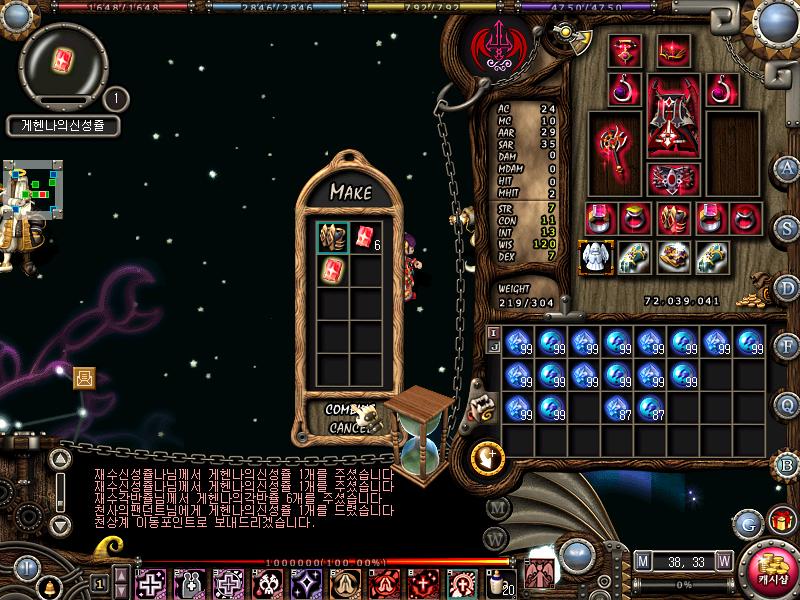Screen dimensions: 800x600
Task: Click the round A shortcut button
Action: 788,167
